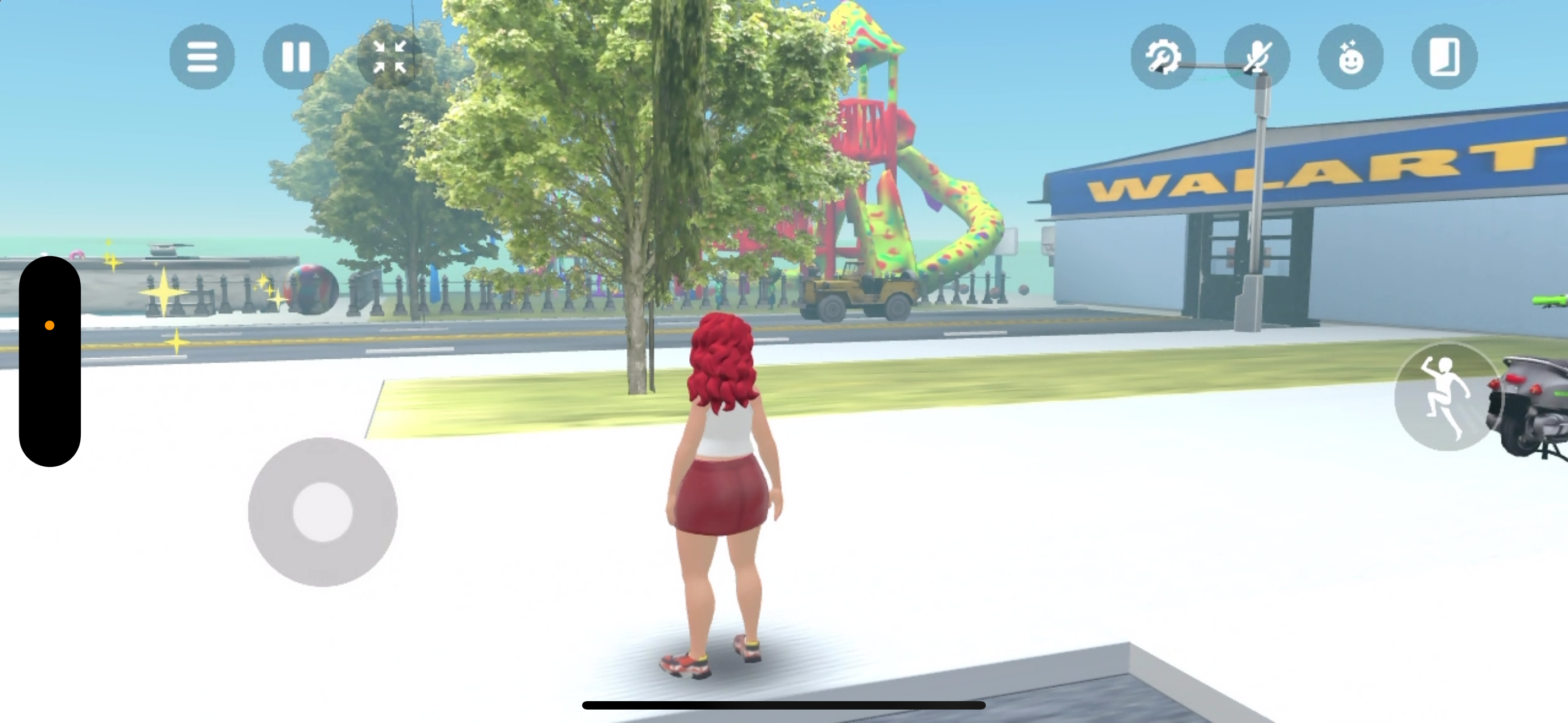Tap the virtual joystick center knob

pos(322,512)
